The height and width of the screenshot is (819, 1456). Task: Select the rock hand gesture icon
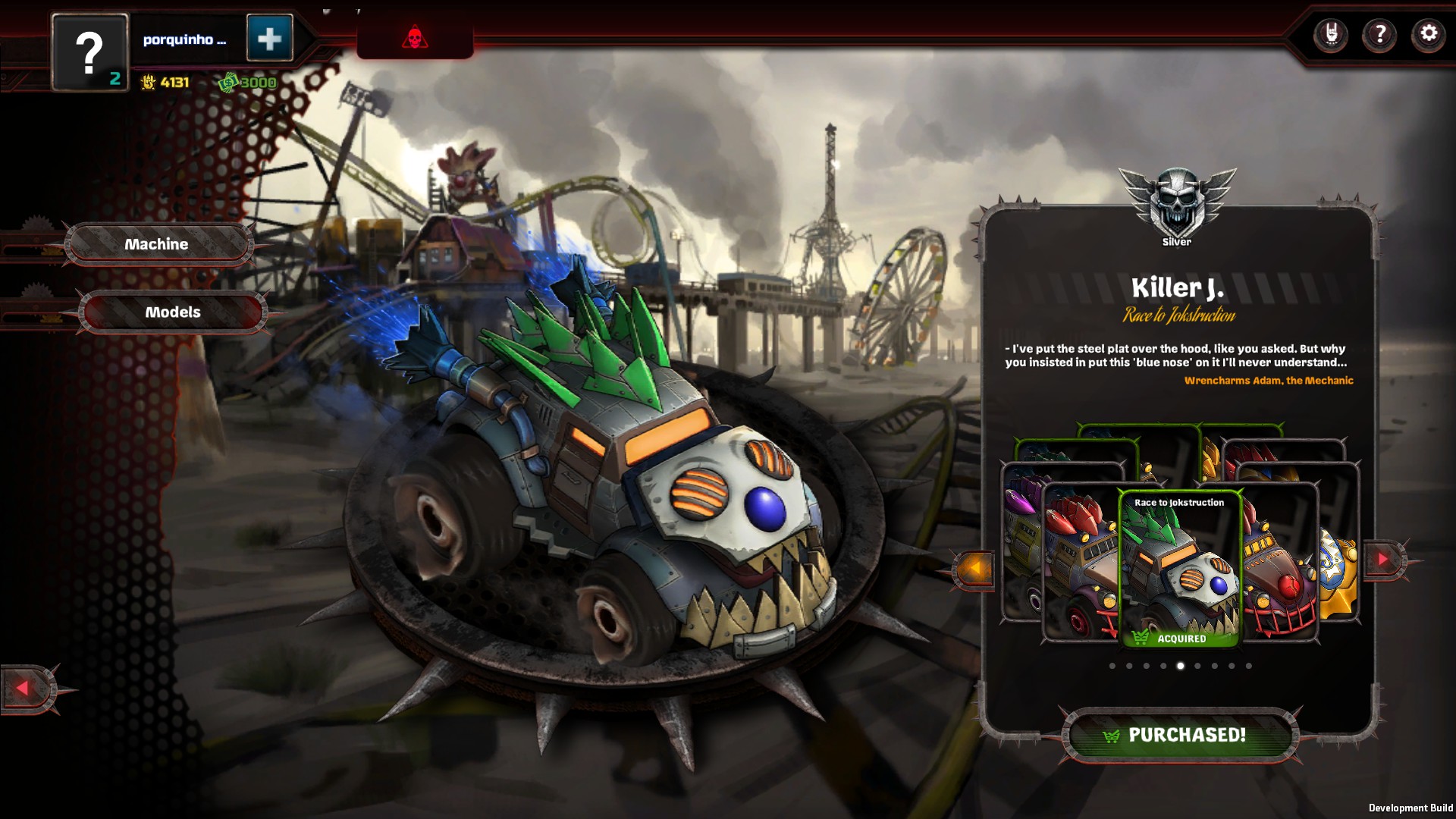pos(1332,33)
